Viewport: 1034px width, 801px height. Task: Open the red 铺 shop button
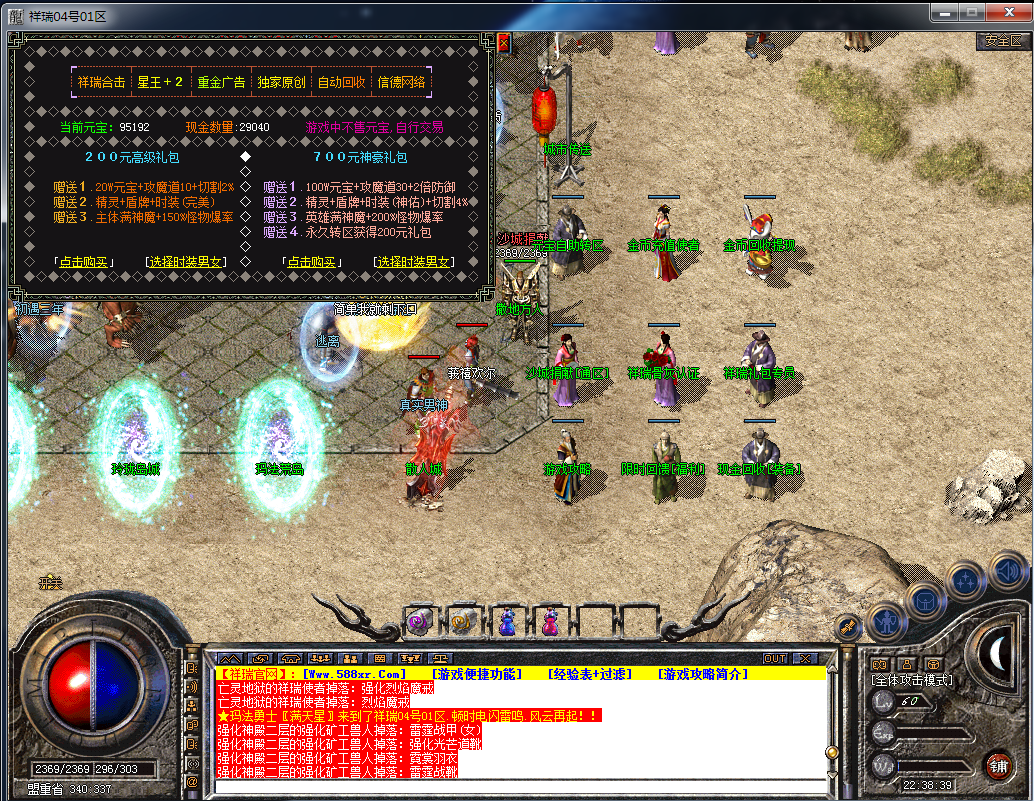tap(998, 767)
